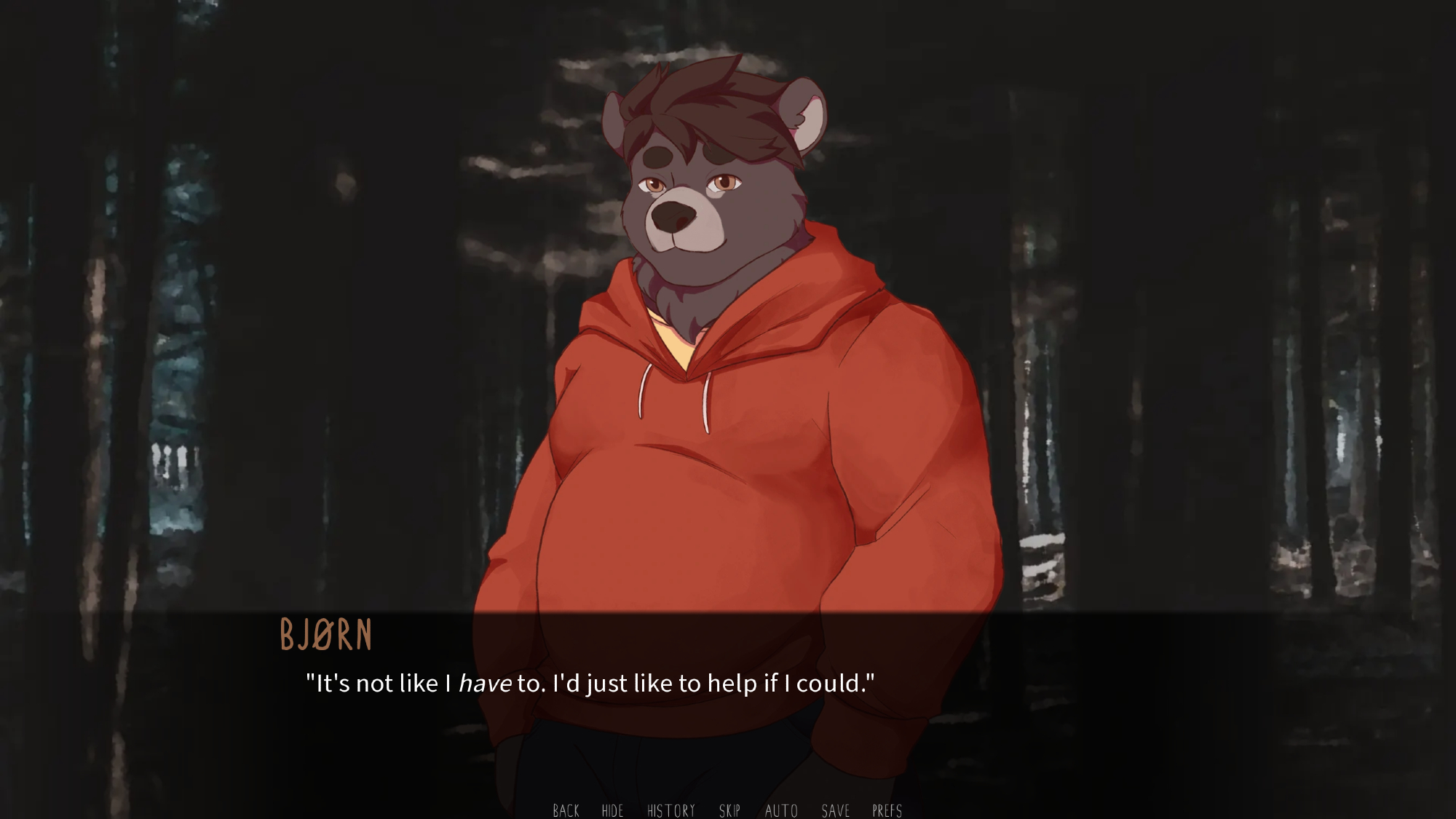
Task: Open the Save game menu
Action: pos(835,810)
